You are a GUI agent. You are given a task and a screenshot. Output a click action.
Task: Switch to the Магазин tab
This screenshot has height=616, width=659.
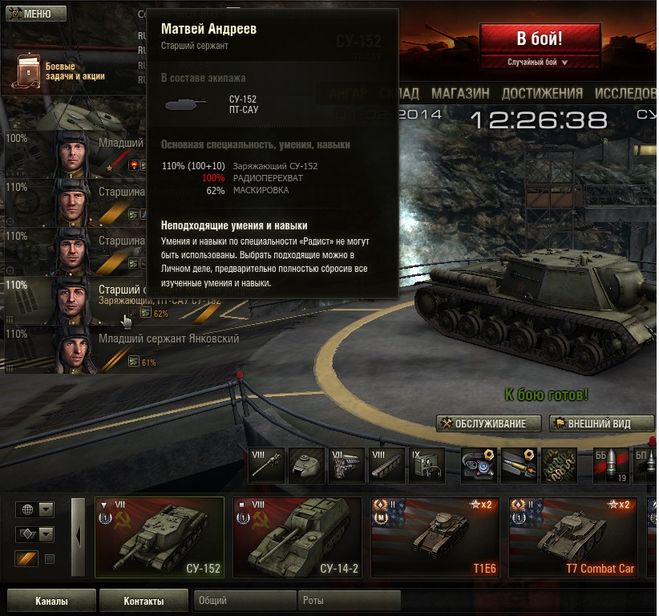[460, 93]
